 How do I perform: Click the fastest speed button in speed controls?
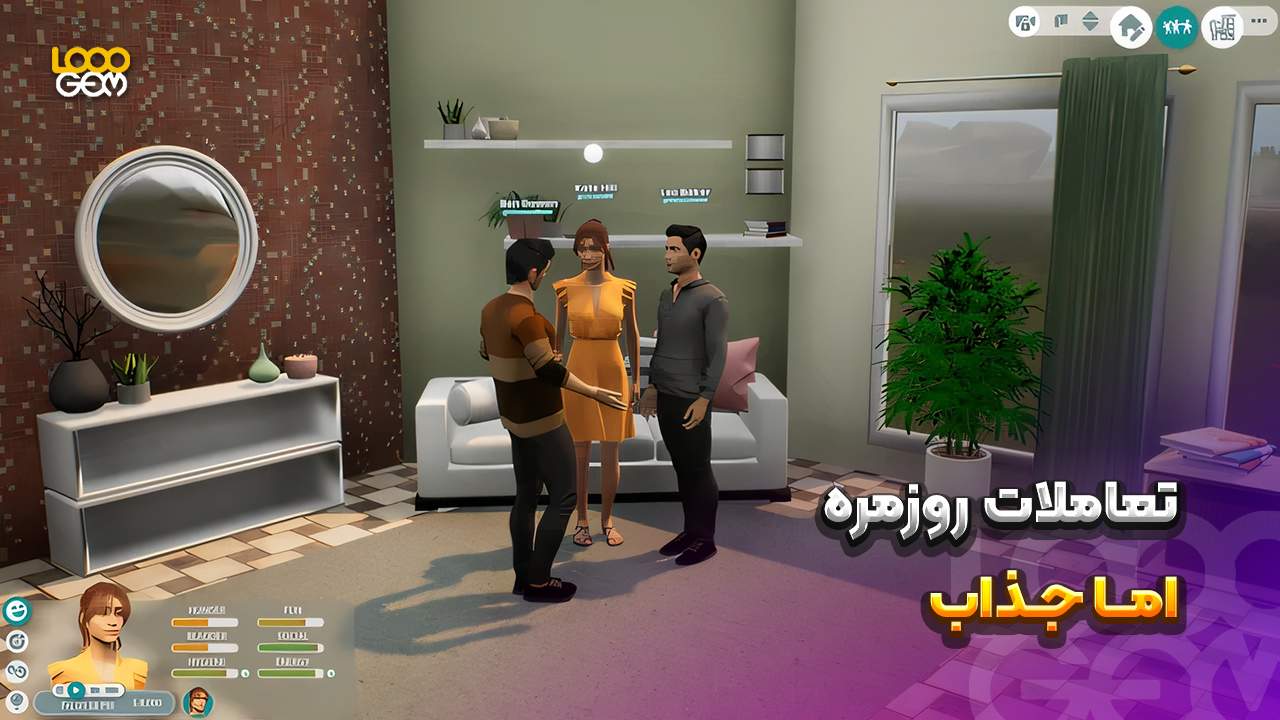click(x=110, y=689)
